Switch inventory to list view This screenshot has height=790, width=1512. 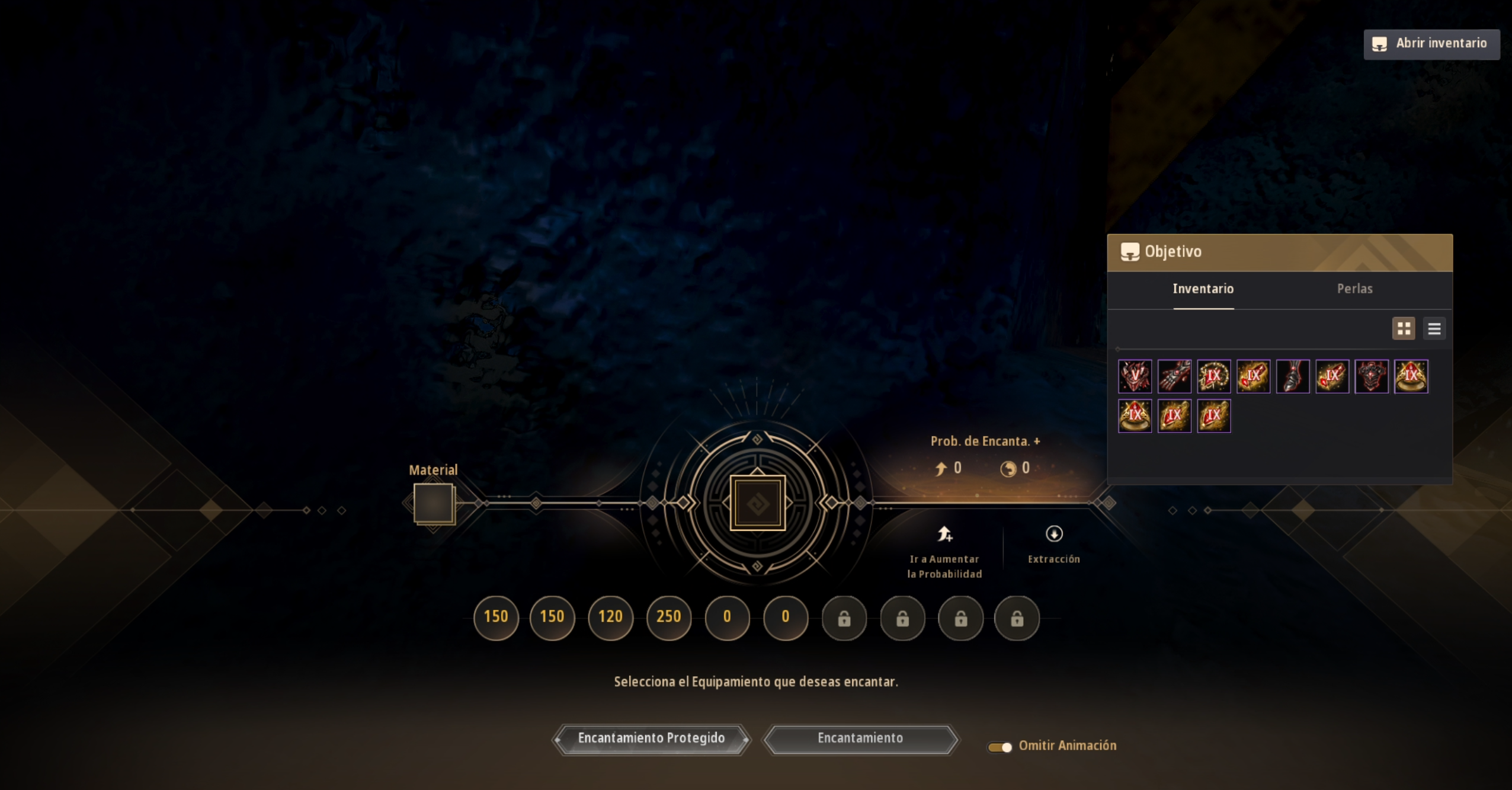coord(1434,328)
